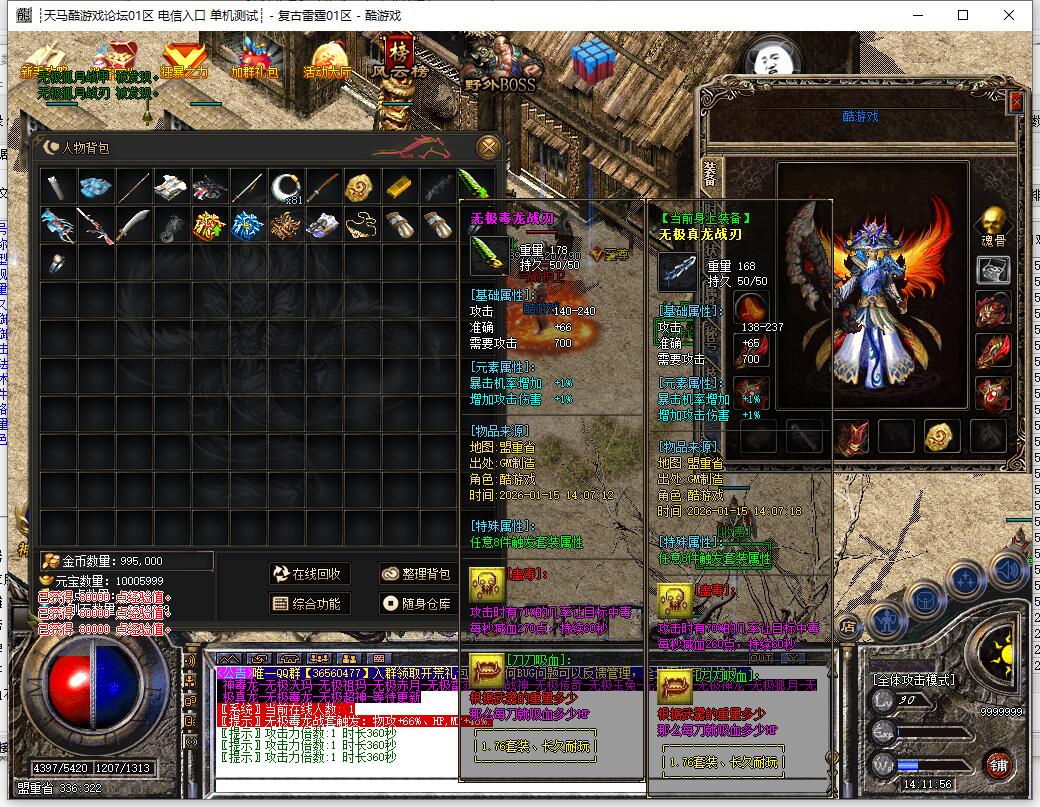1040x807 pixels.
Task: Claim the 加群礼包 group gift pack
Action: (256, 59)
